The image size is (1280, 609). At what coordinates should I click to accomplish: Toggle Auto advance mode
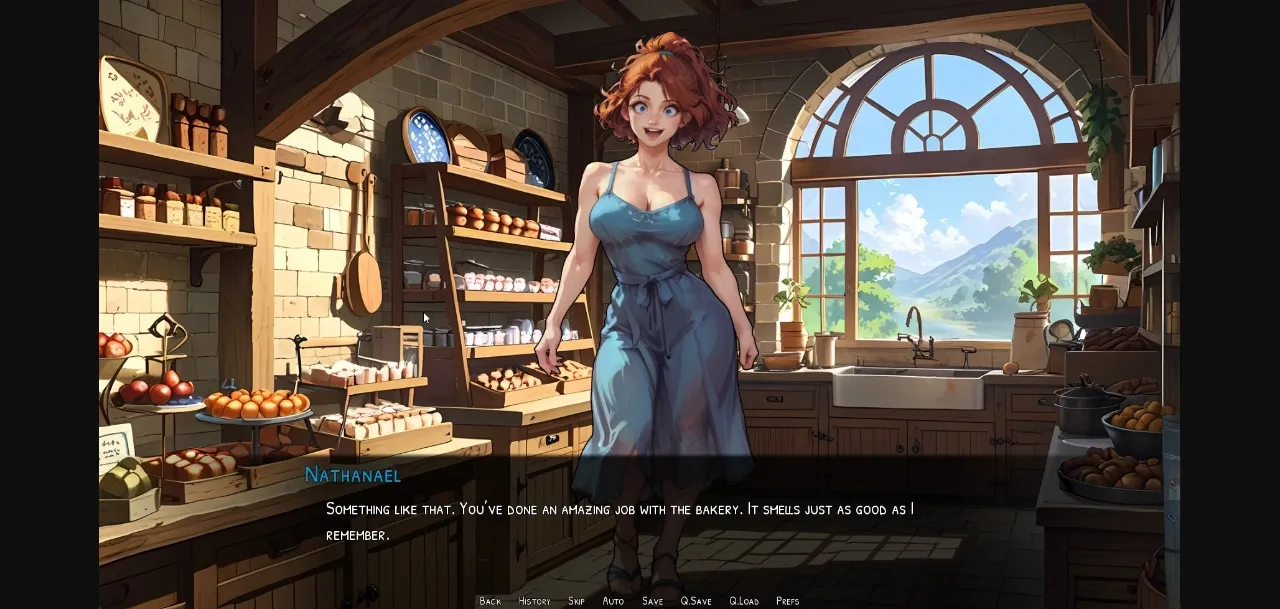click(x=613, y=601)
